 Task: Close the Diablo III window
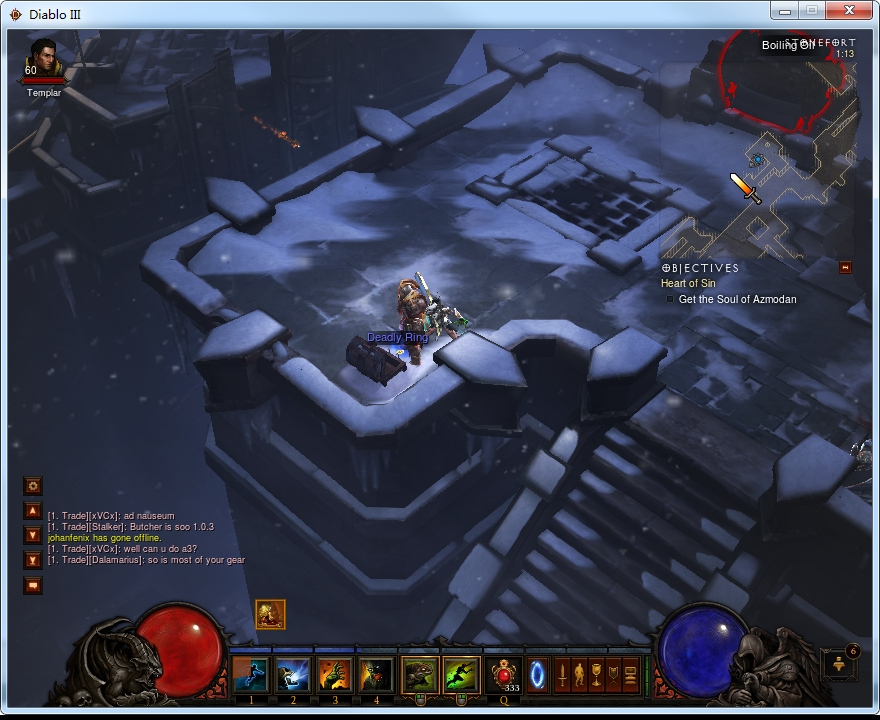click(x=852, y=11)
